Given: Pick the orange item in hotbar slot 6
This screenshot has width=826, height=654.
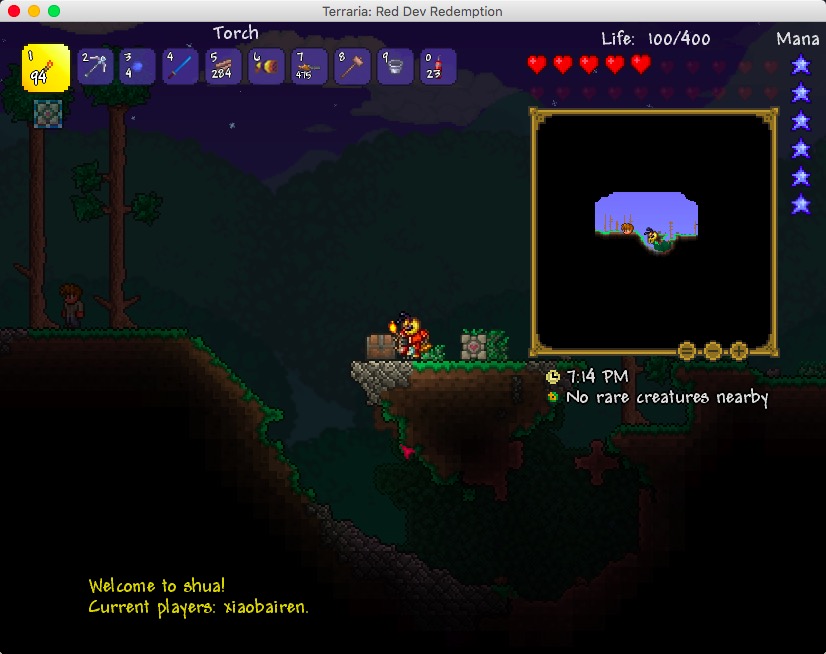Looking at the screenshot, I should 266,68.
